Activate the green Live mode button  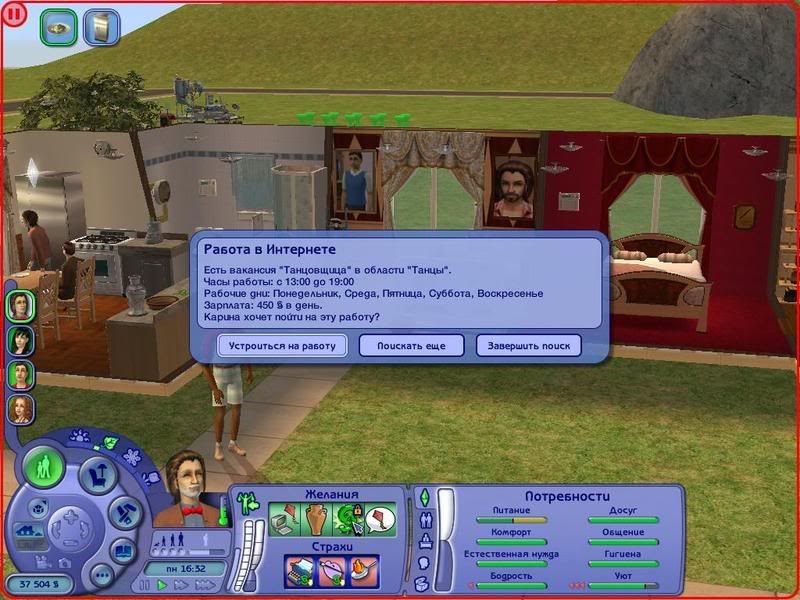tap(44, 467)
